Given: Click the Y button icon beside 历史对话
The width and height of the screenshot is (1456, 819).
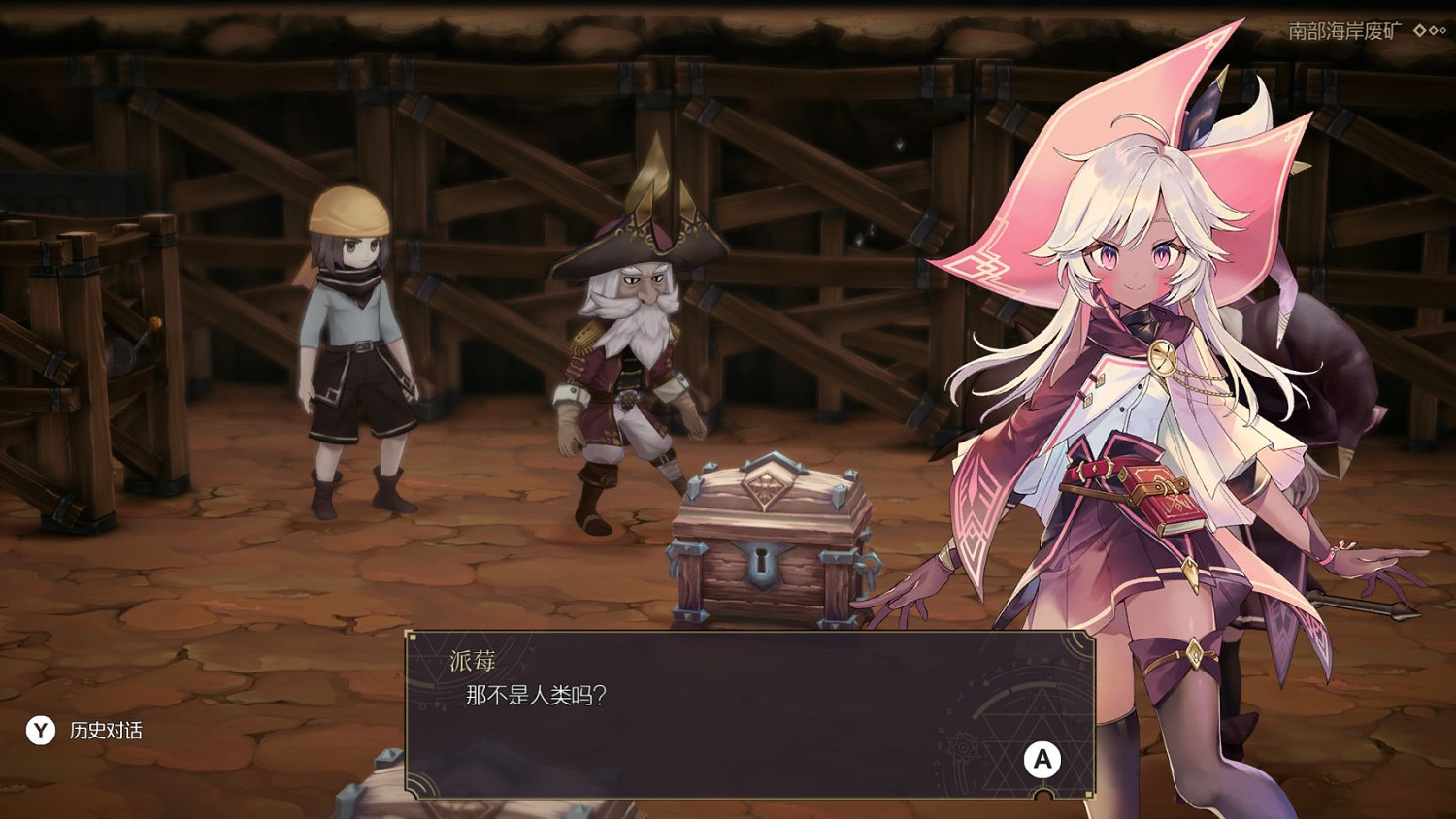Looking at the screenshot, I should click(x=39, y=732).
